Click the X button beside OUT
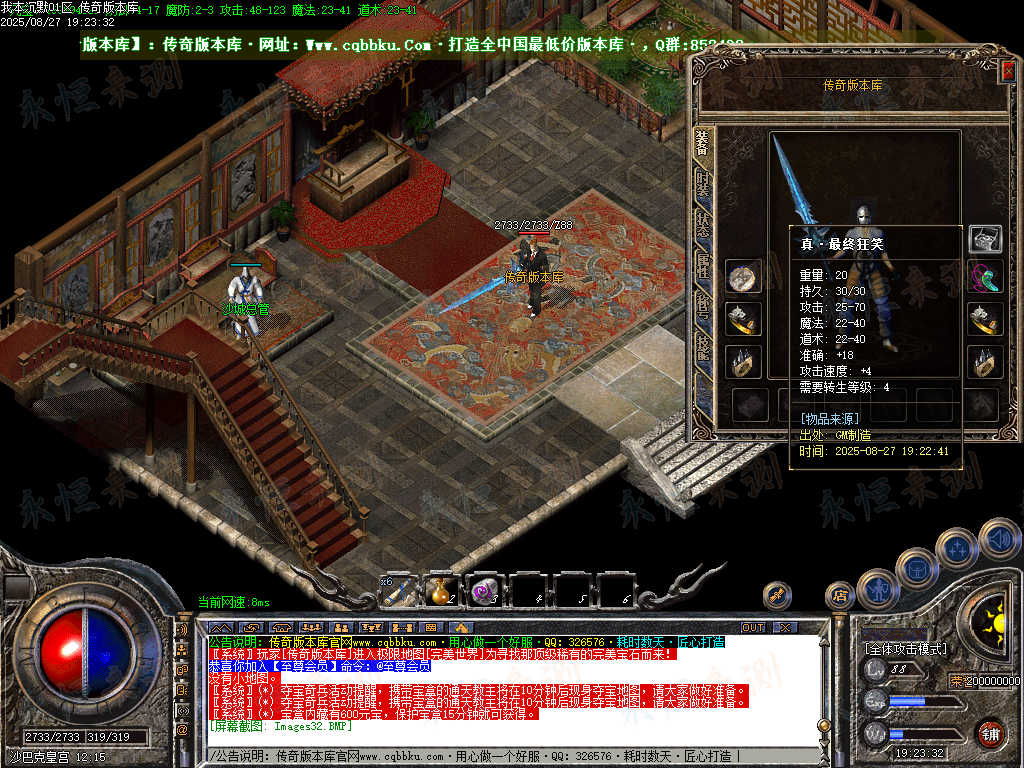 tap(785, 627)
